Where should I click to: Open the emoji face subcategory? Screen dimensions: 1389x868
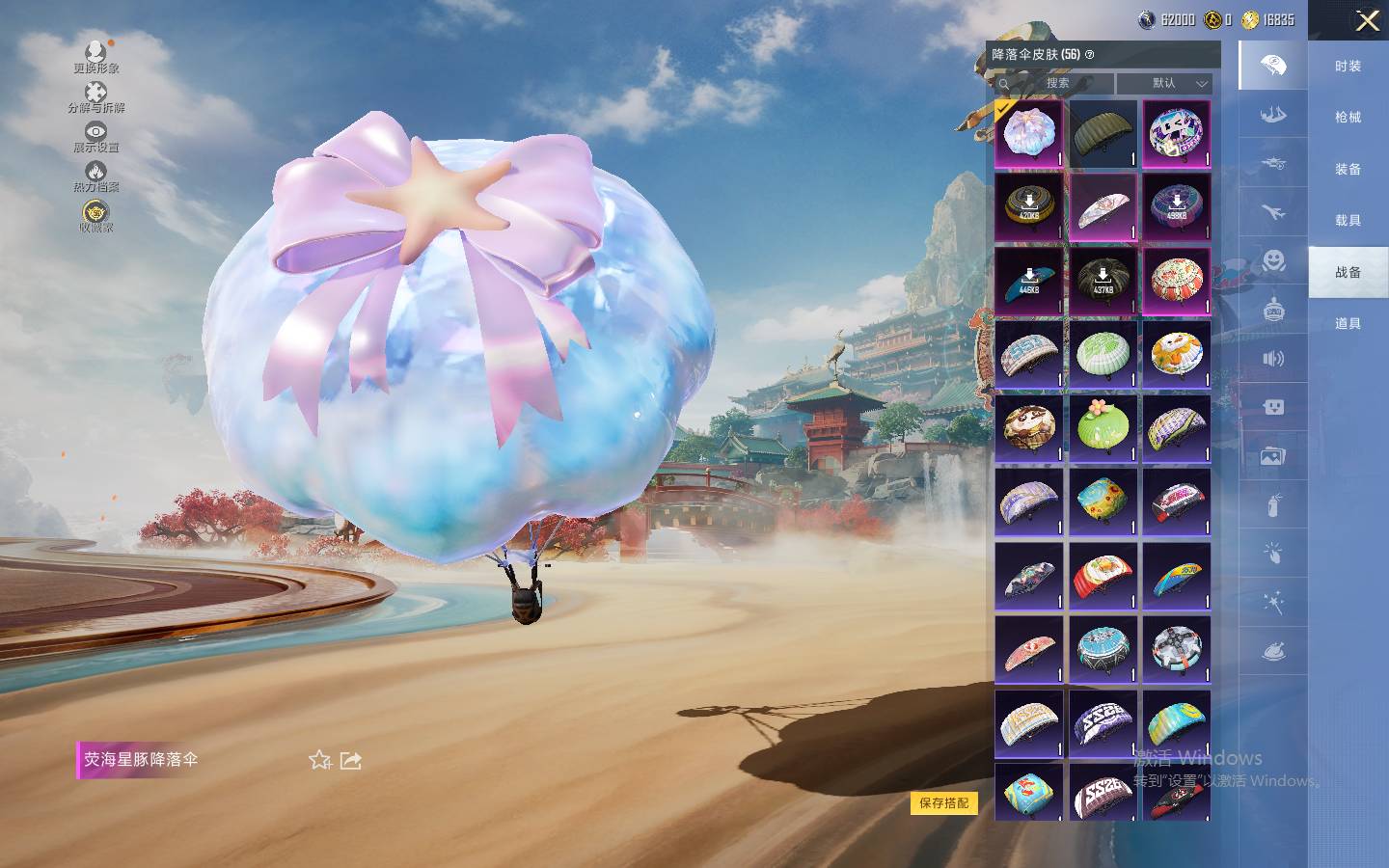point(1273,260)
